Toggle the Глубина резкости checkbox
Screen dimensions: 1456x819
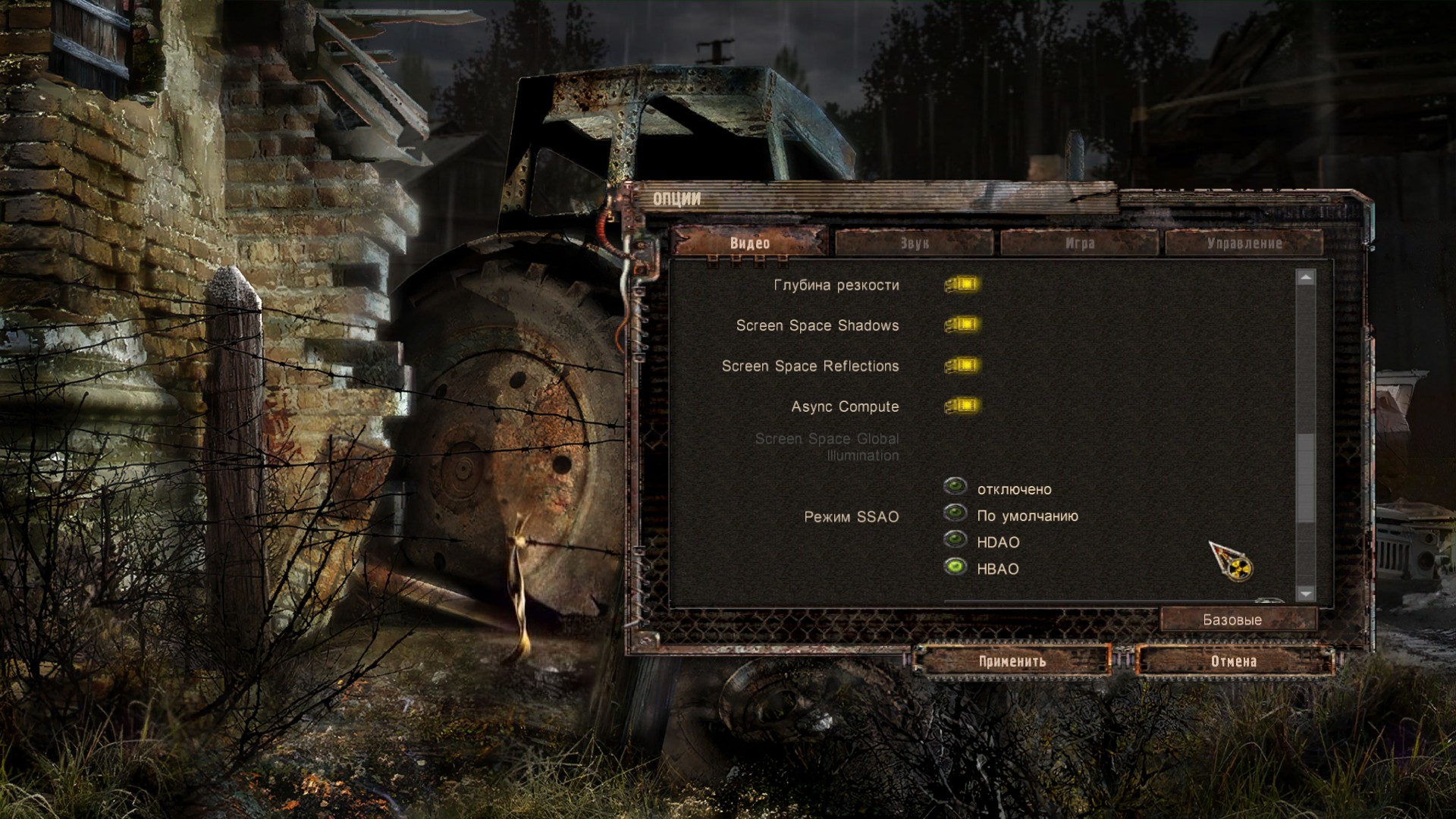962,284
